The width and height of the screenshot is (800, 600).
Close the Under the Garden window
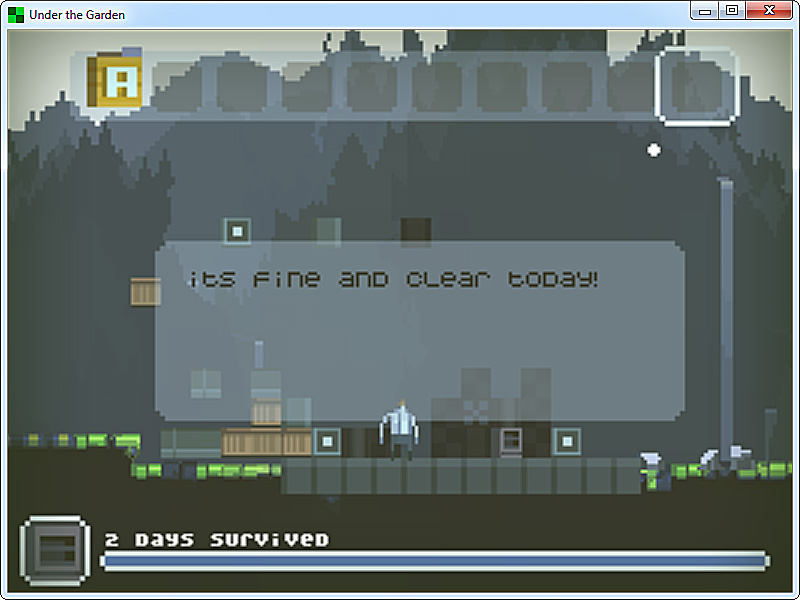[x=769, y=10]
